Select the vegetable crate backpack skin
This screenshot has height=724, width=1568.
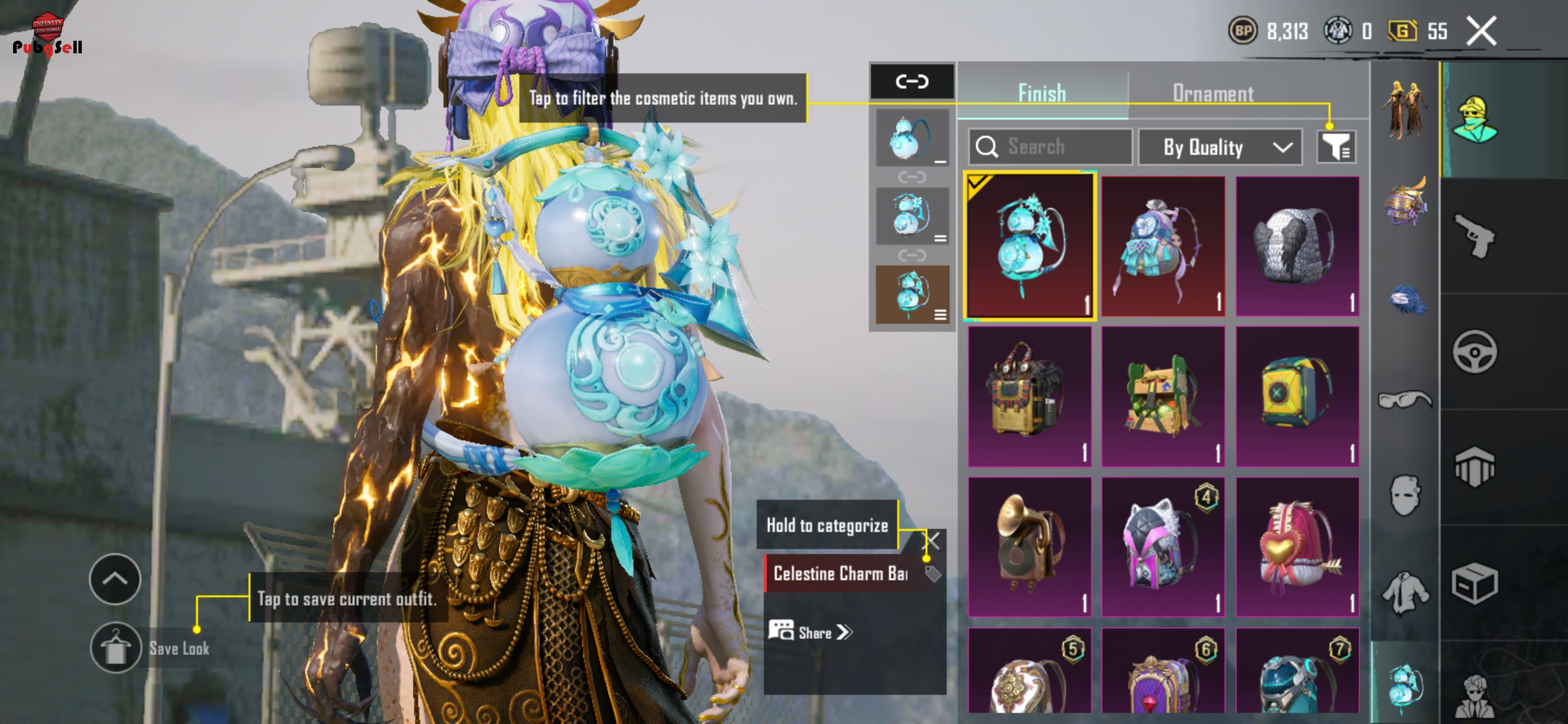tap(1162, 396)
